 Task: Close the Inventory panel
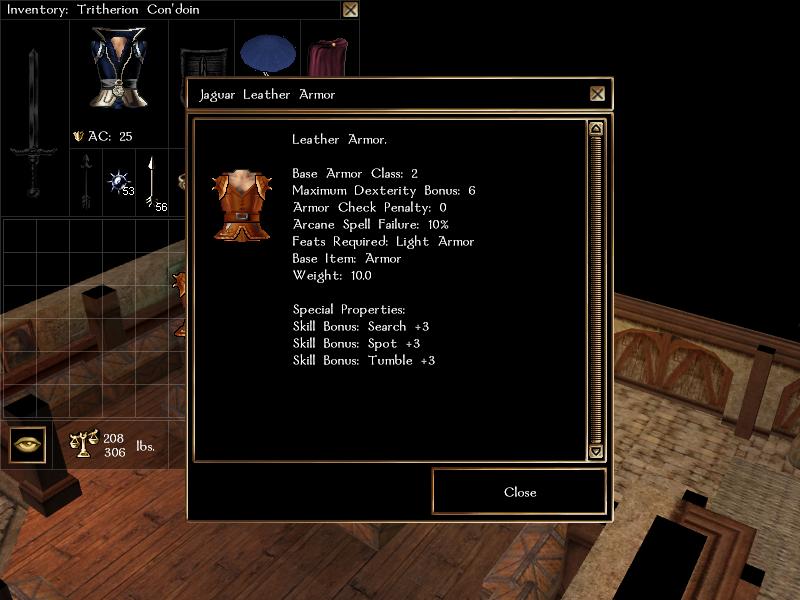tap(350, 10)
